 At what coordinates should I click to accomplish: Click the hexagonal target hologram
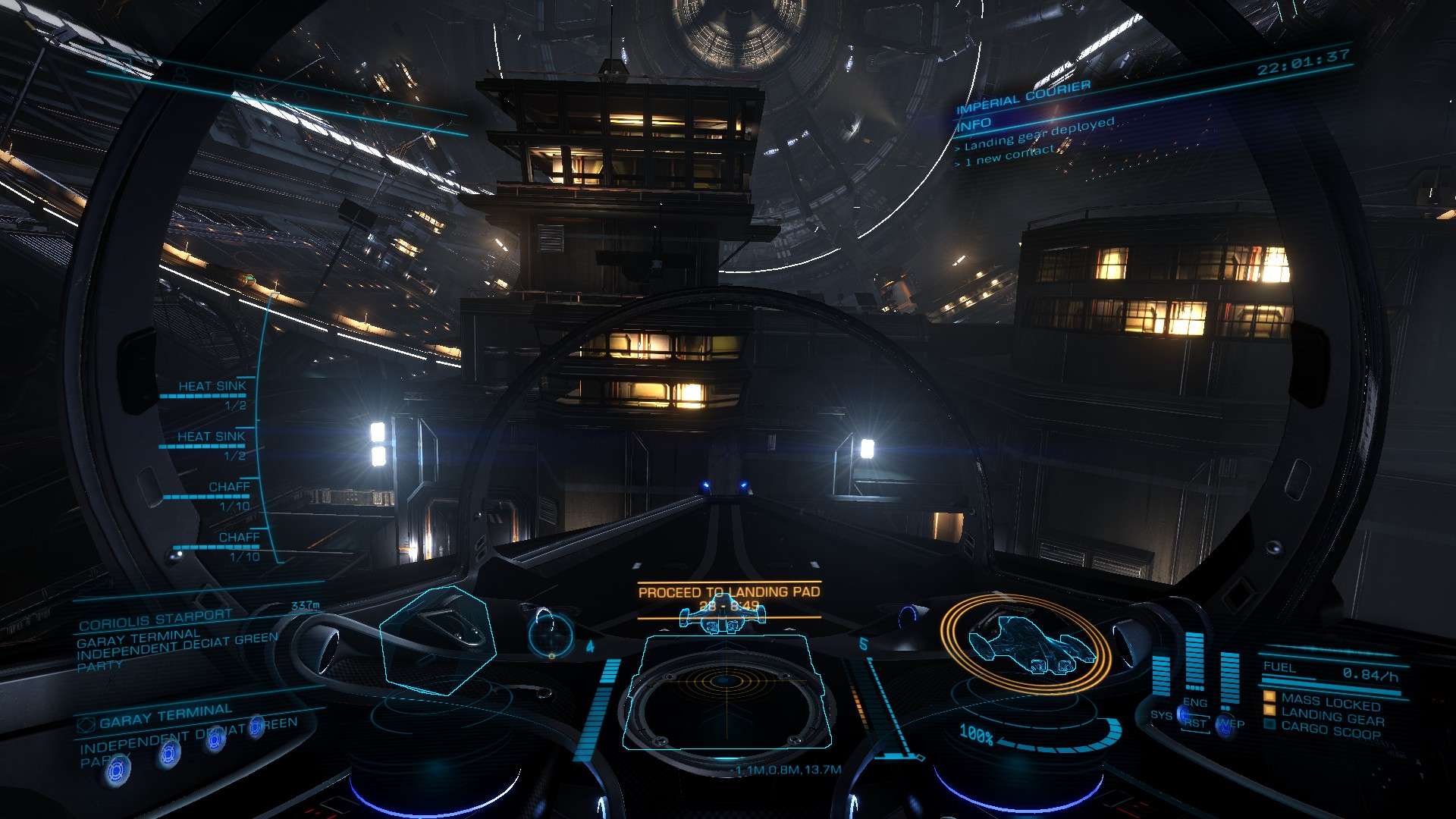click(x=438, y=639)
